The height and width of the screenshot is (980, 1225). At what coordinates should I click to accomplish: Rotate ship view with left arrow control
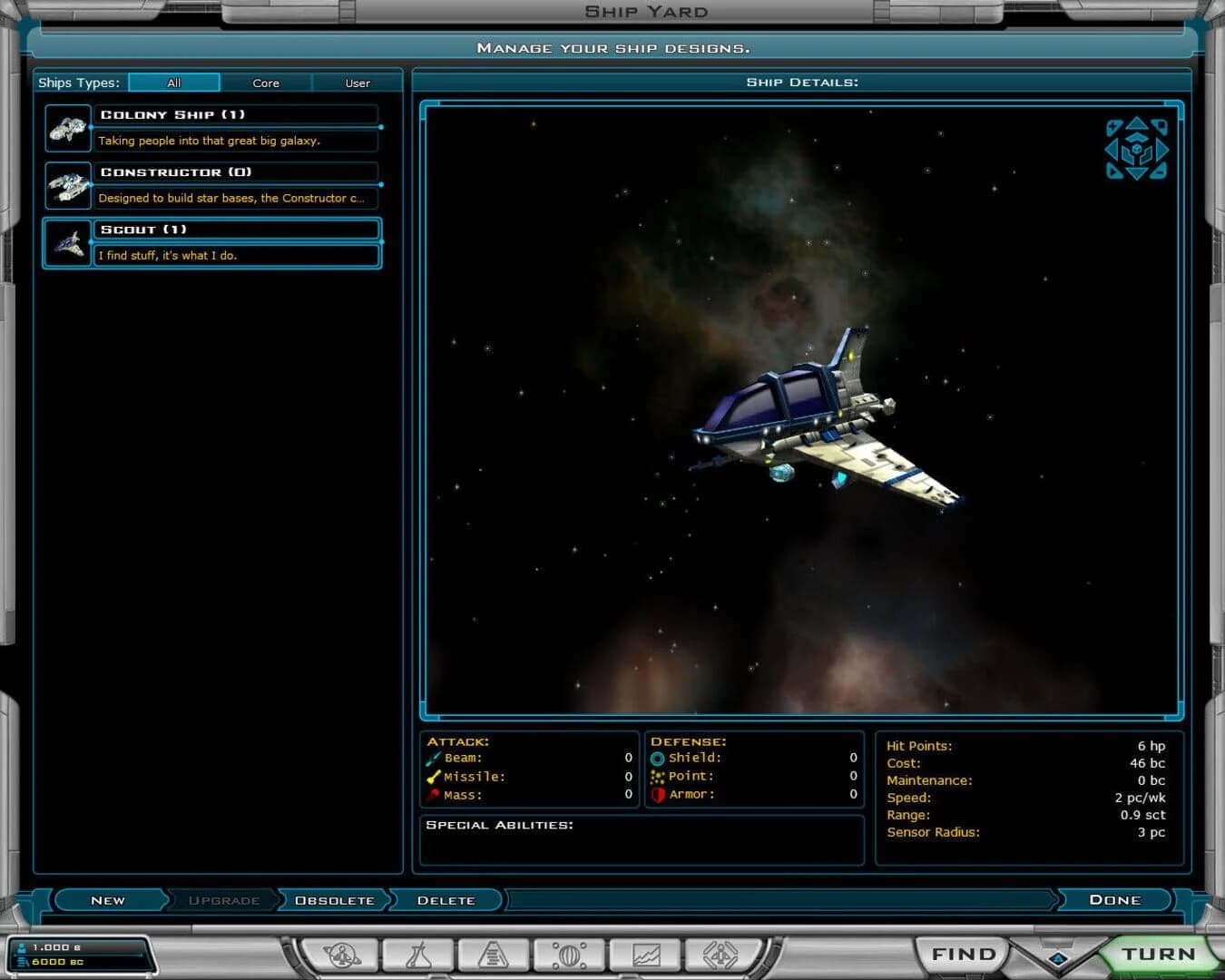[x=1111, y=150]
